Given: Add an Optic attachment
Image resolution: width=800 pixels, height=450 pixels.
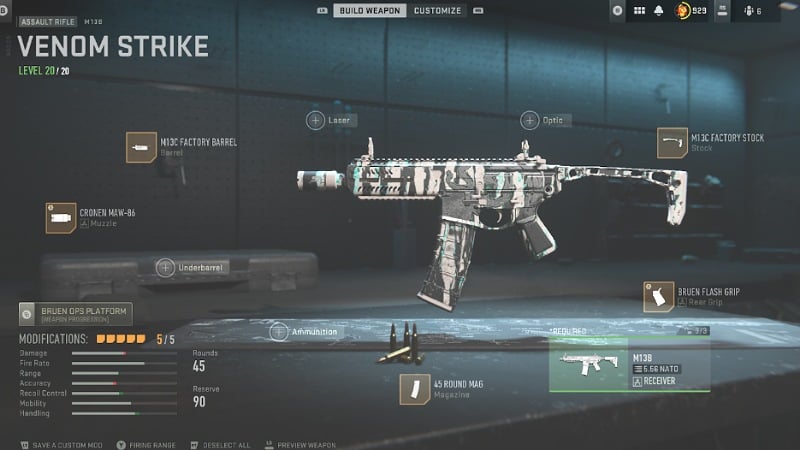Looking at the screenshot, I should (x=529, y=120).
